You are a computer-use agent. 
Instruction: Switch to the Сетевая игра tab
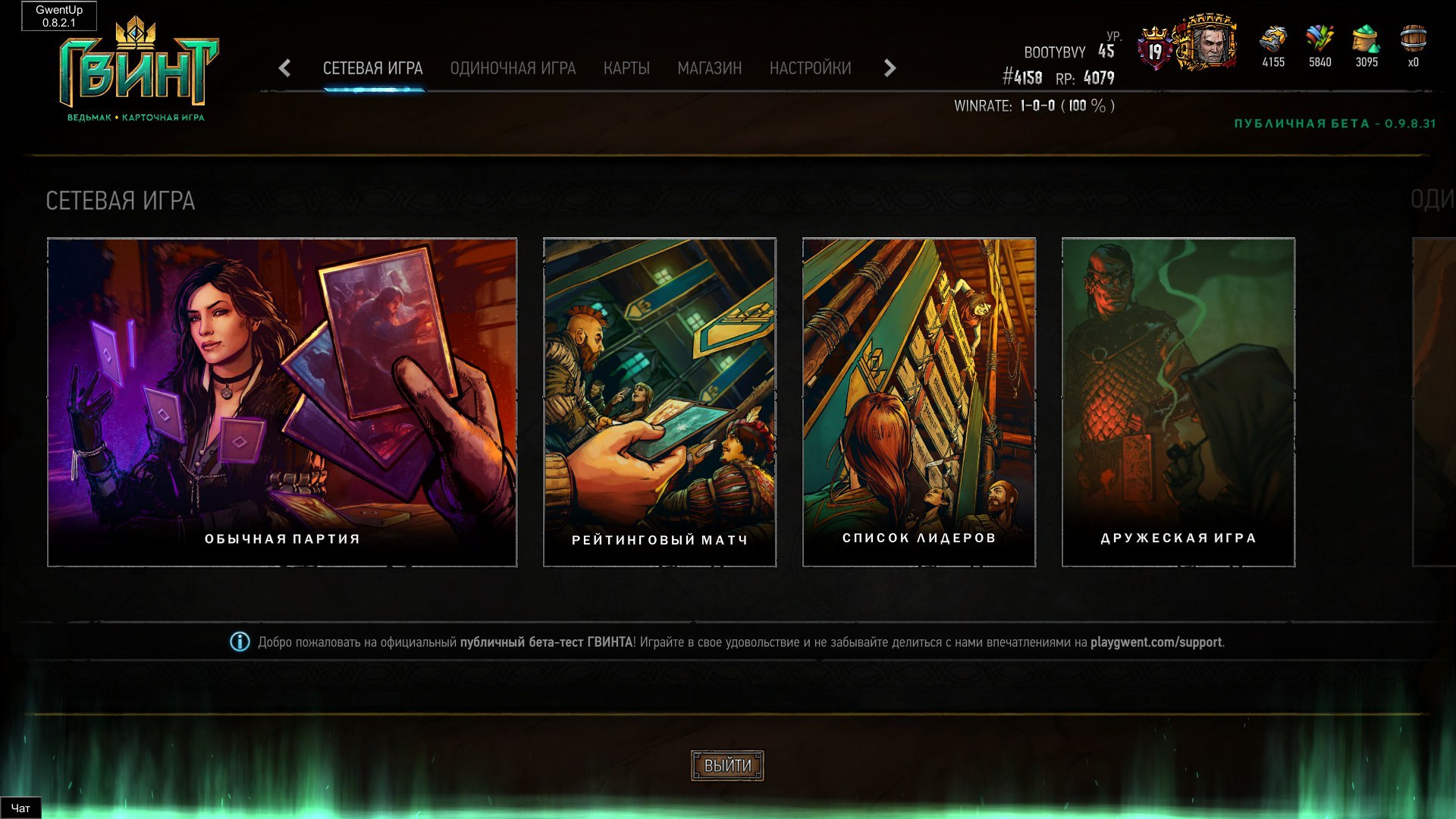tap(372, 68)
